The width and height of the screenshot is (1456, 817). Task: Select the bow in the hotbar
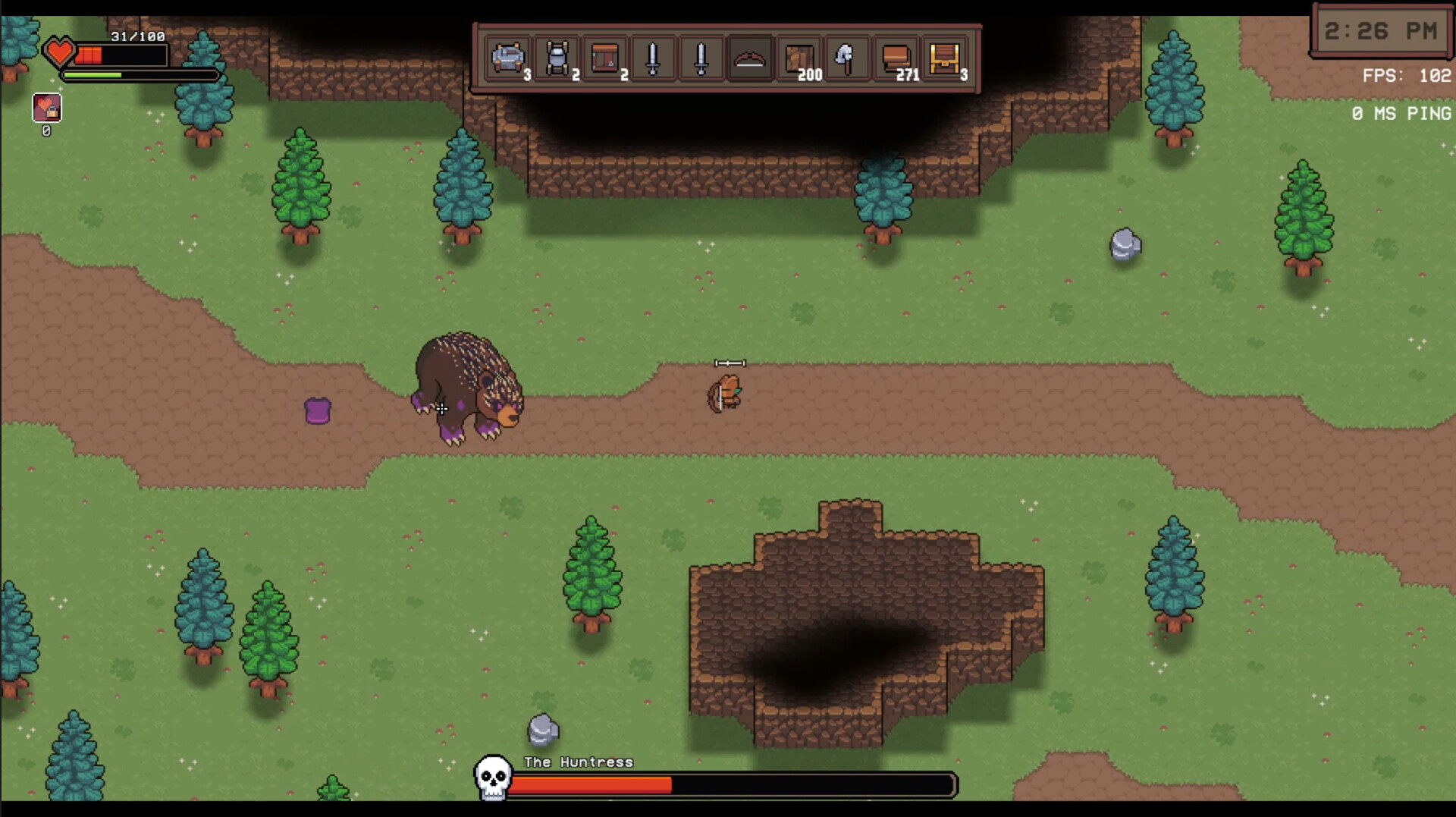750,59
